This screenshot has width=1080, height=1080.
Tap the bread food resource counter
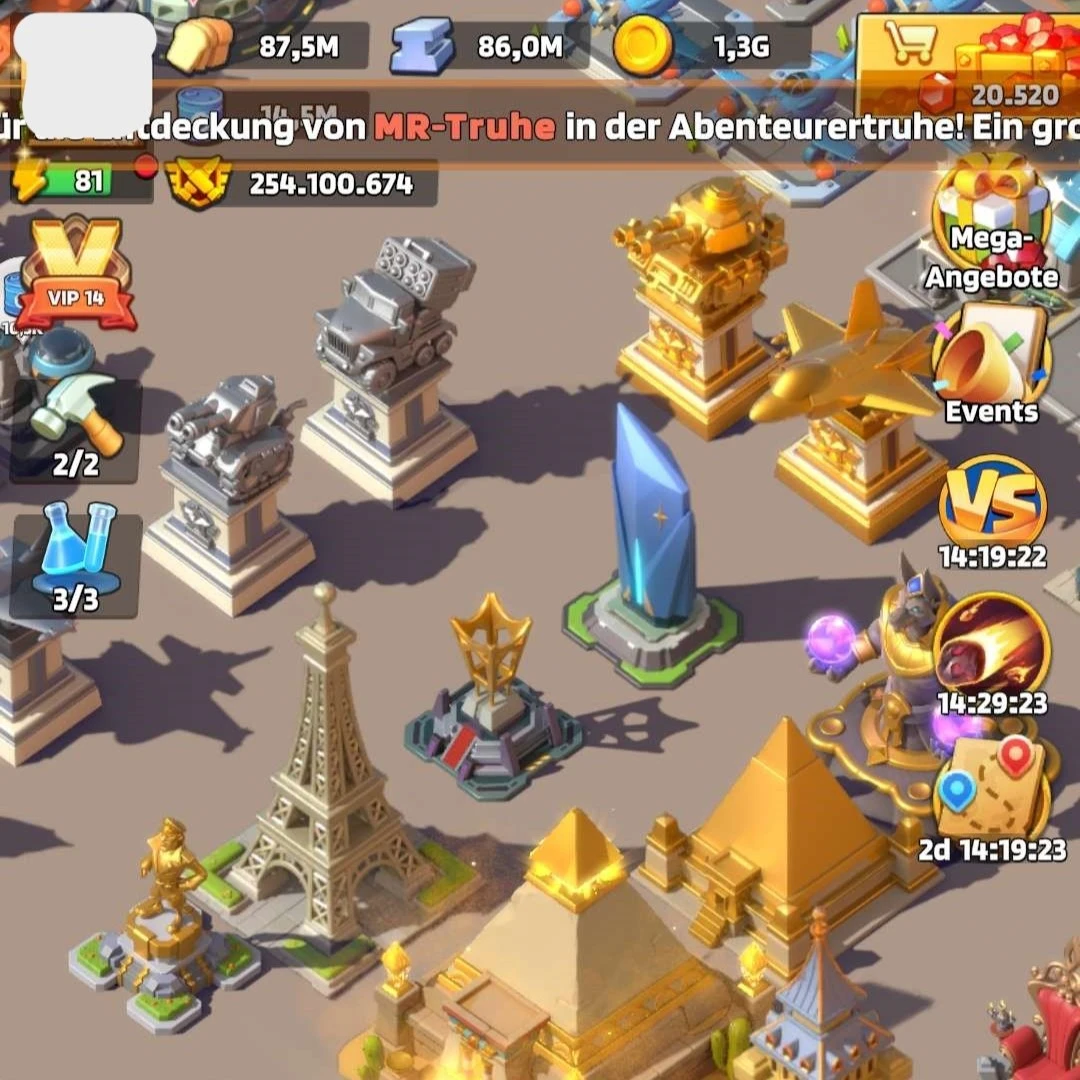pyautogui.click(x=265, y=46)
